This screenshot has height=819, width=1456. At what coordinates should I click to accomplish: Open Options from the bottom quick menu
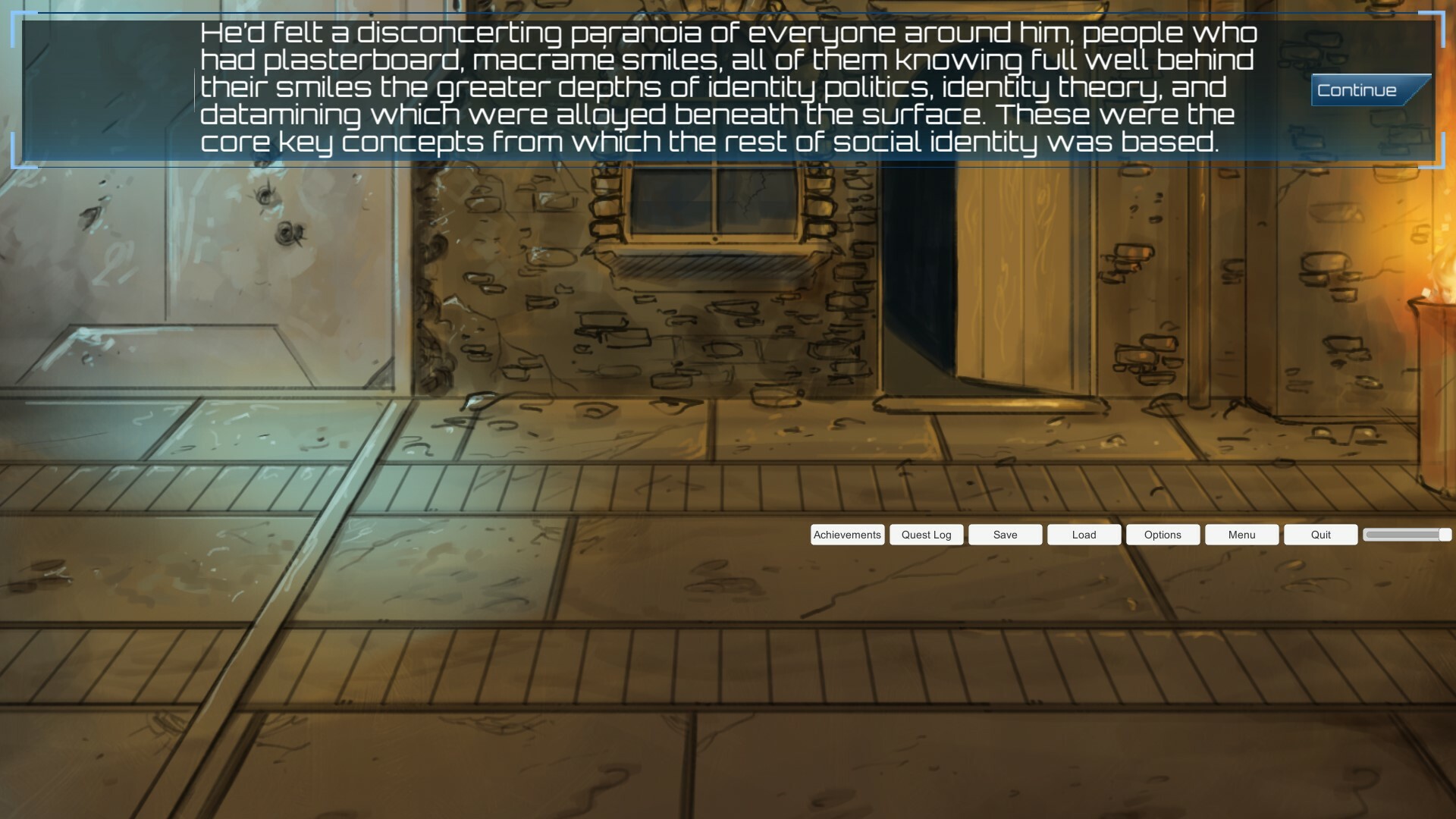coord(1163,535)
